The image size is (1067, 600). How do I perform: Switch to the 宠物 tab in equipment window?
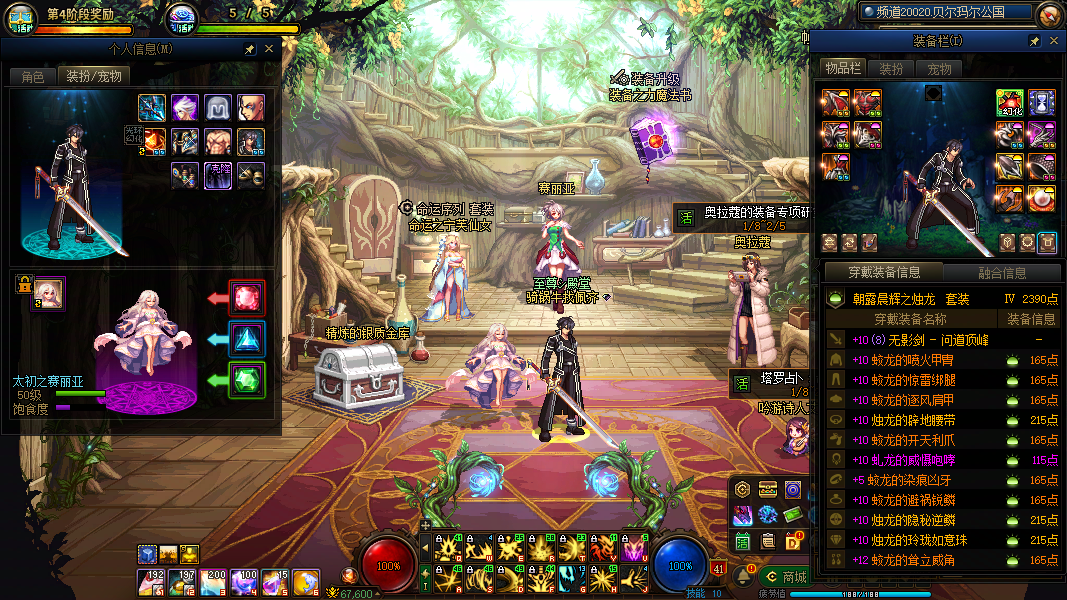(x=939, y=69)
